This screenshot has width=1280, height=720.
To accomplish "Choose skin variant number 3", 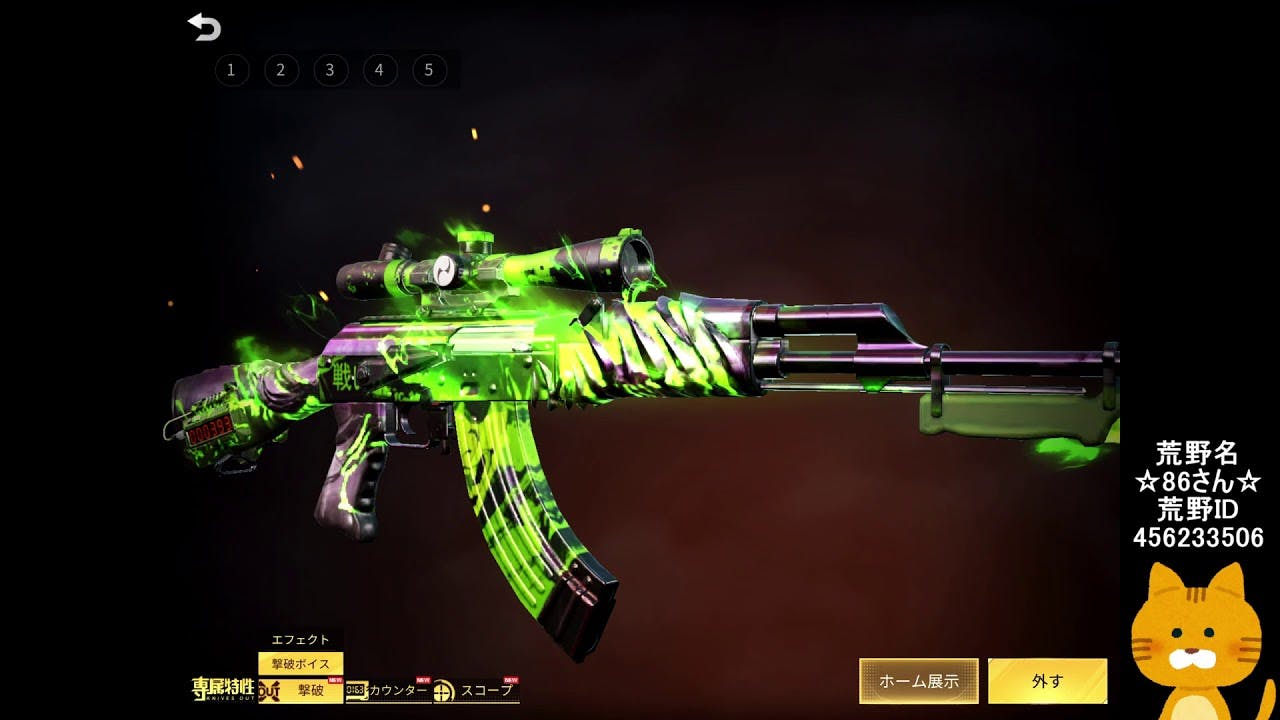I will click(x=330, y=70).
